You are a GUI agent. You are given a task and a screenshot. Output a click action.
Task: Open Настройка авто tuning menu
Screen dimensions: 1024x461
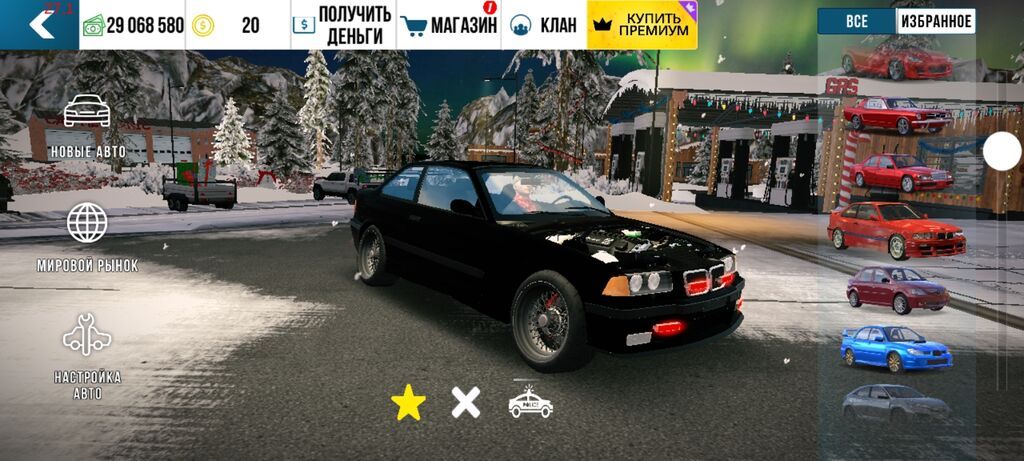point(87,357)
